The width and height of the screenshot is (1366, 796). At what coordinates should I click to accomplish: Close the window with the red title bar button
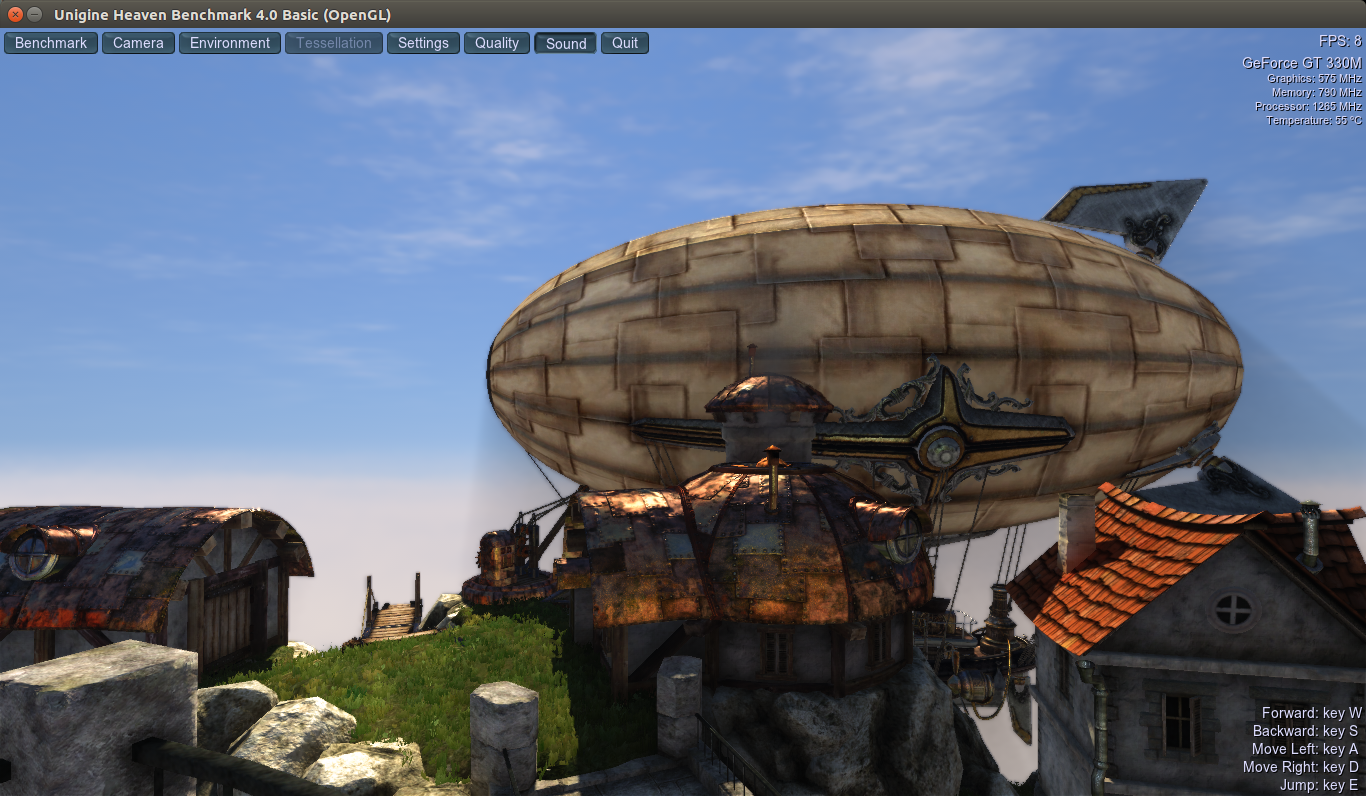coord(15,14)
